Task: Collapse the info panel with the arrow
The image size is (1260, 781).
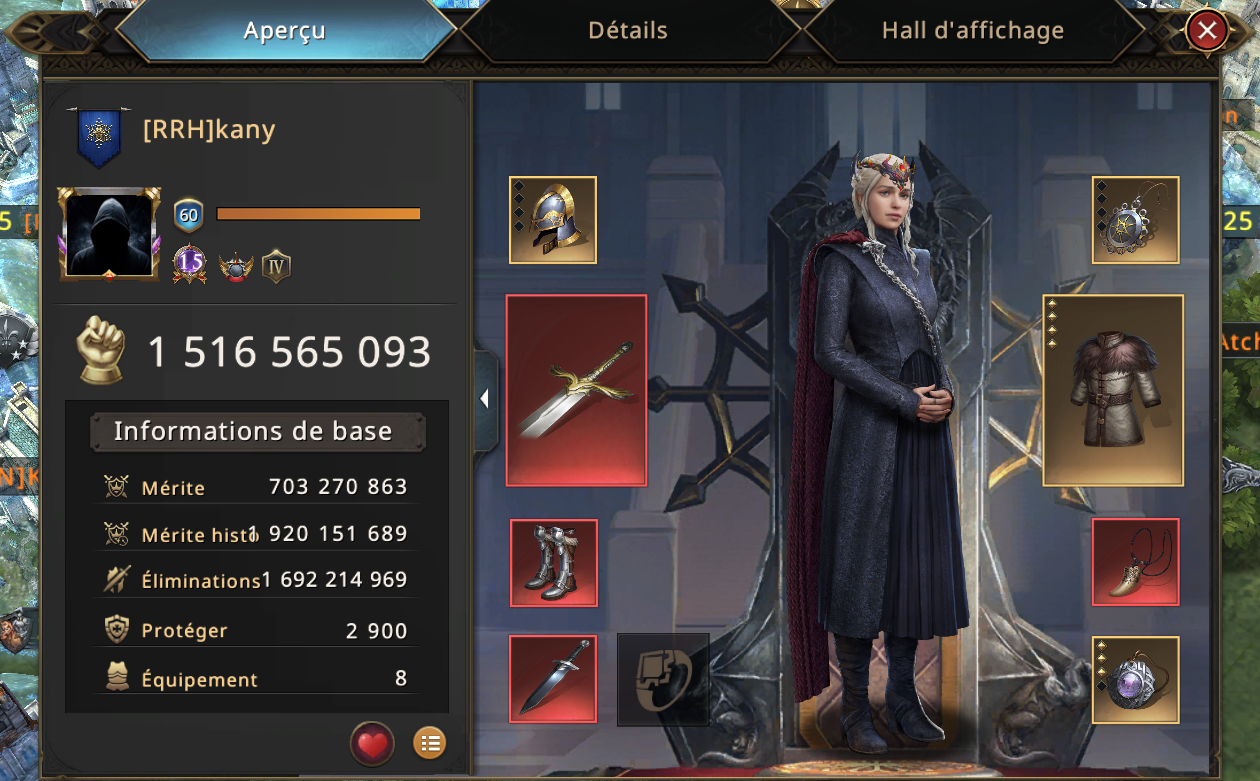Action: pyautogui.click(x=485, y=399)
